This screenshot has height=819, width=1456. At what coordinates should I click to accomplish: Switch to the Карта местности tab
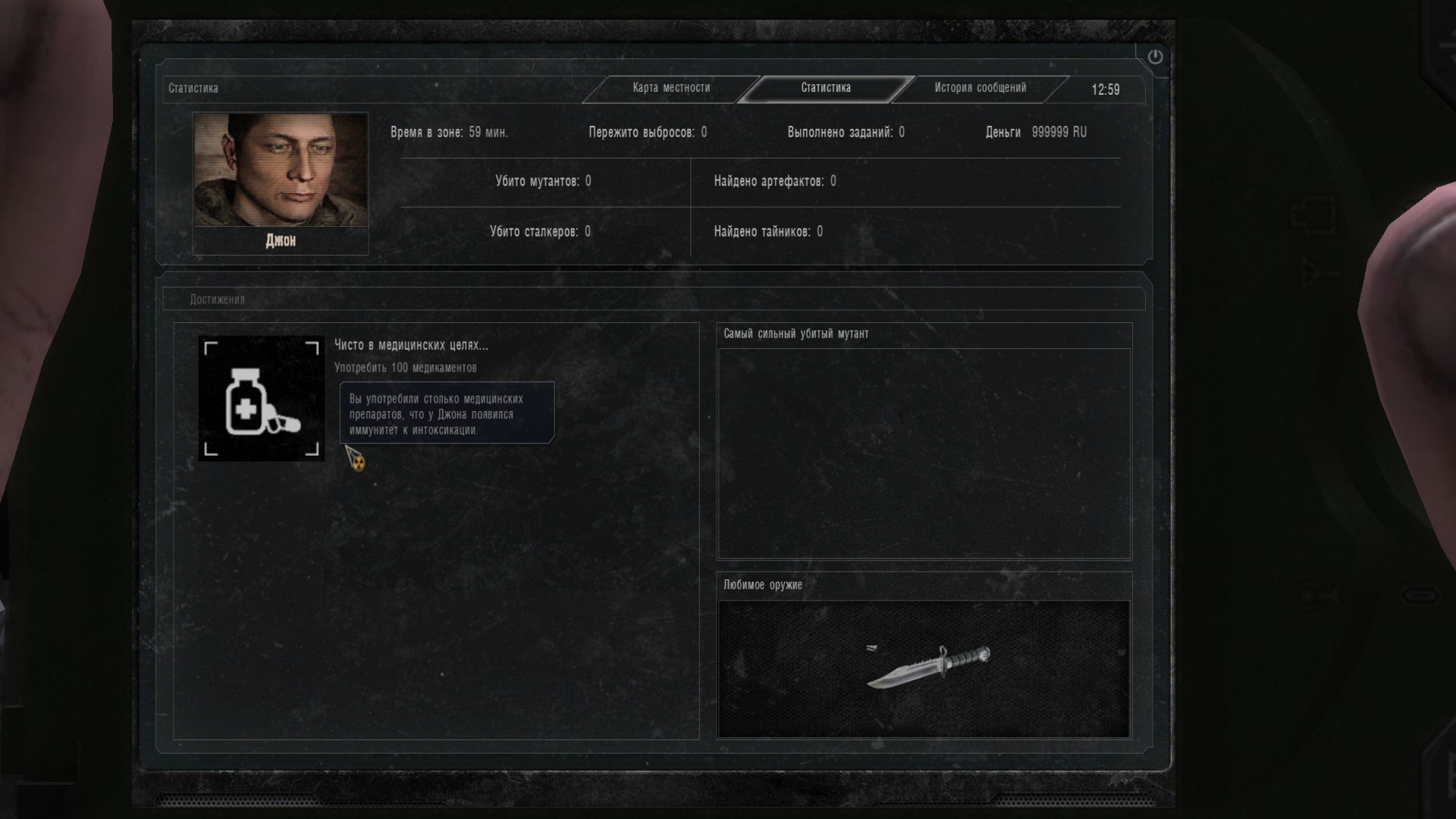click(x=671, y=88)
